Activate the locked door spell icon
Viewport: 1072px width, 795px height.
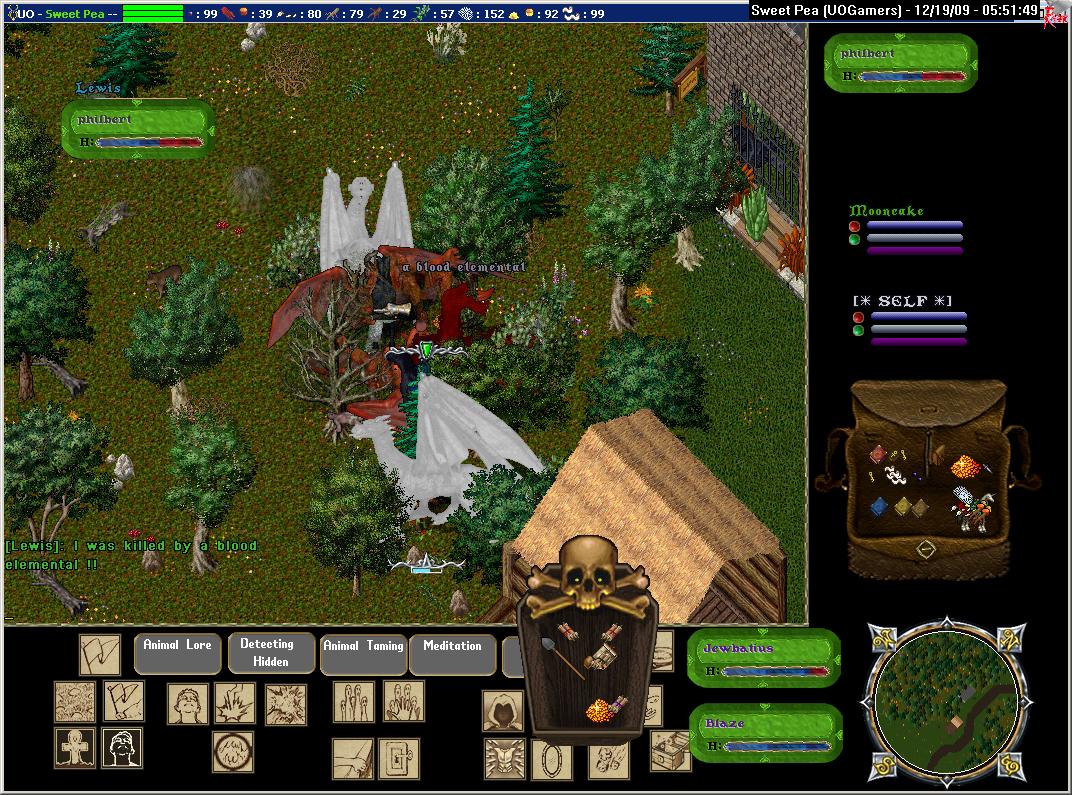[398, 759]
